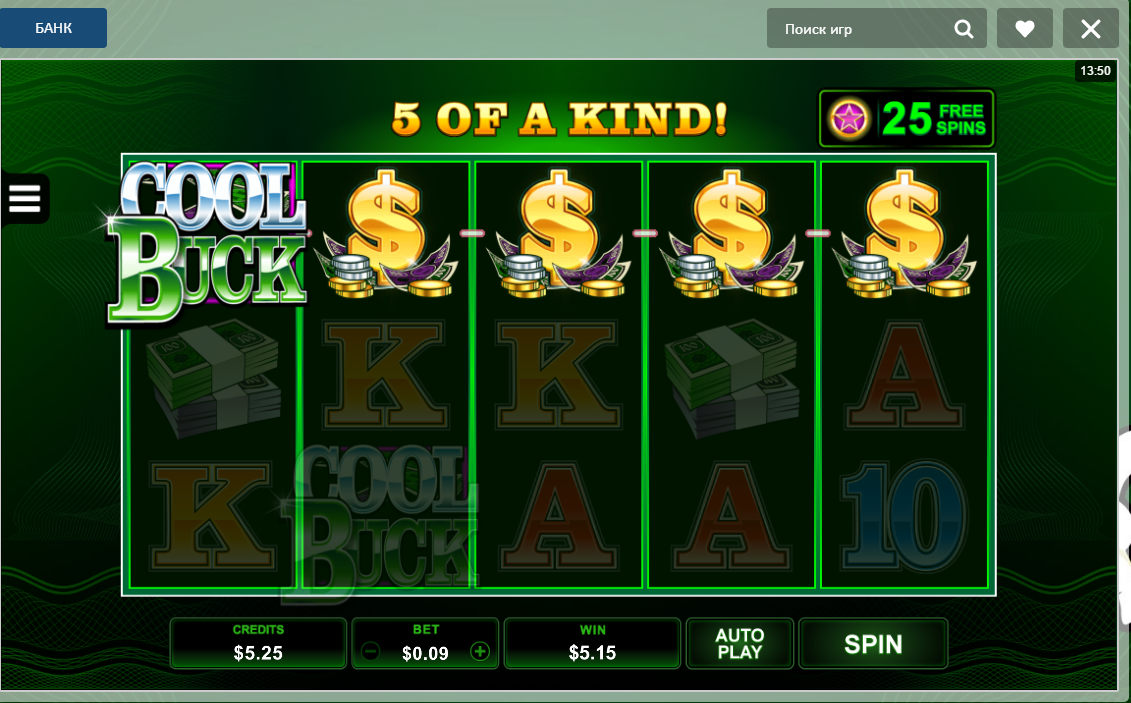Open the БАНК cashier

pos(53,28)
